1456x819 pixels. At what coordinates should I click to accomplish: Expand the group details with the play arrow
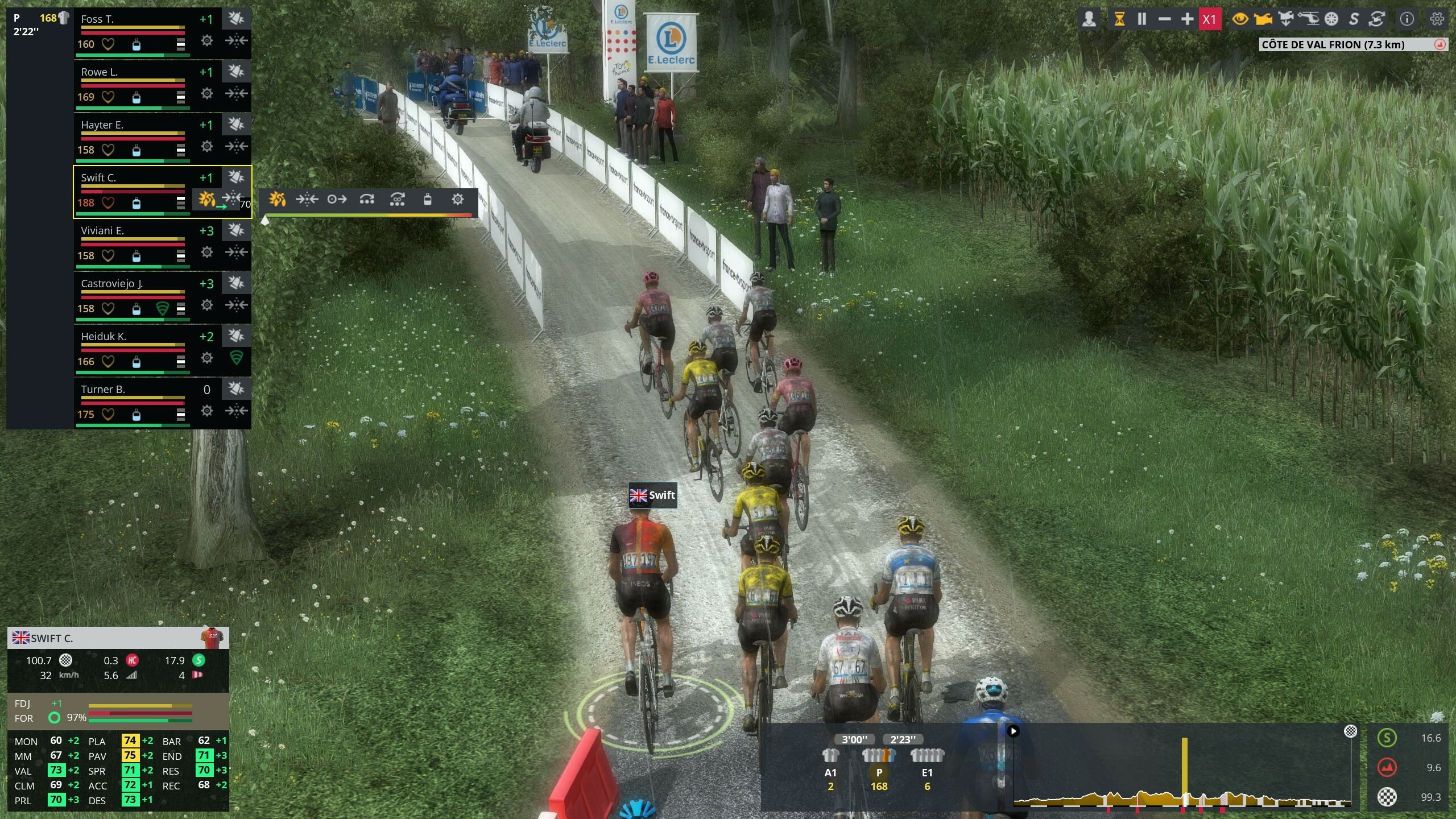(x=1015, y=732)
